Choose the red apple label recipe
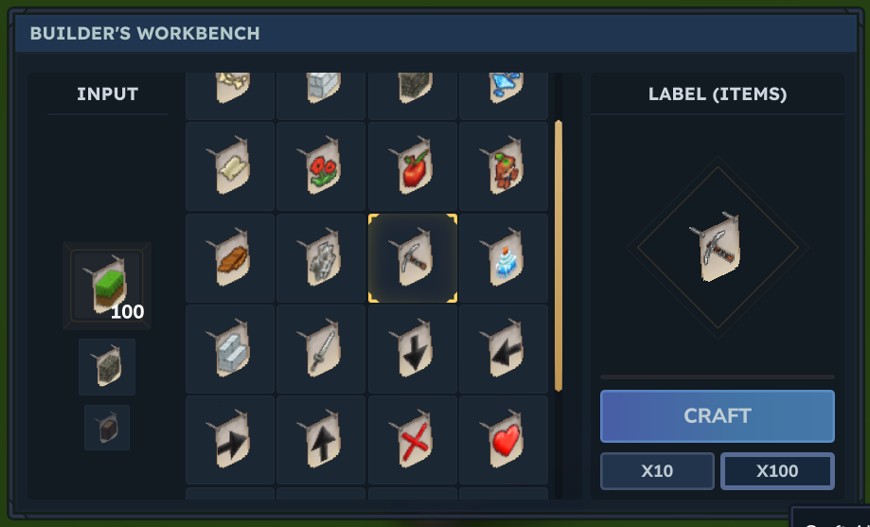Screen dimensions: 870x527 coord(412,166)
